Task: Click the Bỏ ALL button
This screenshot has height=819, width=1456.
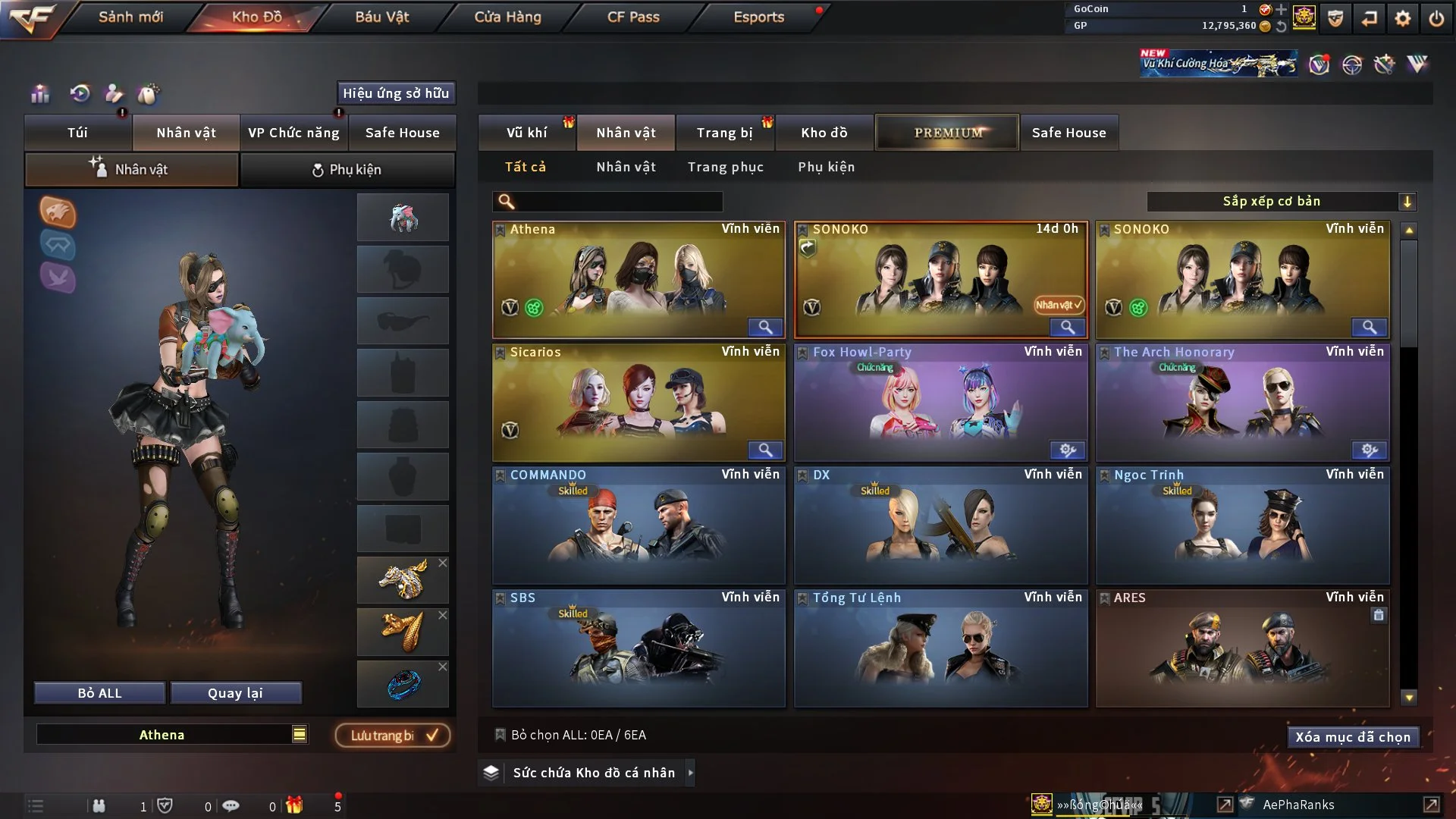Action: pos(99,693)
